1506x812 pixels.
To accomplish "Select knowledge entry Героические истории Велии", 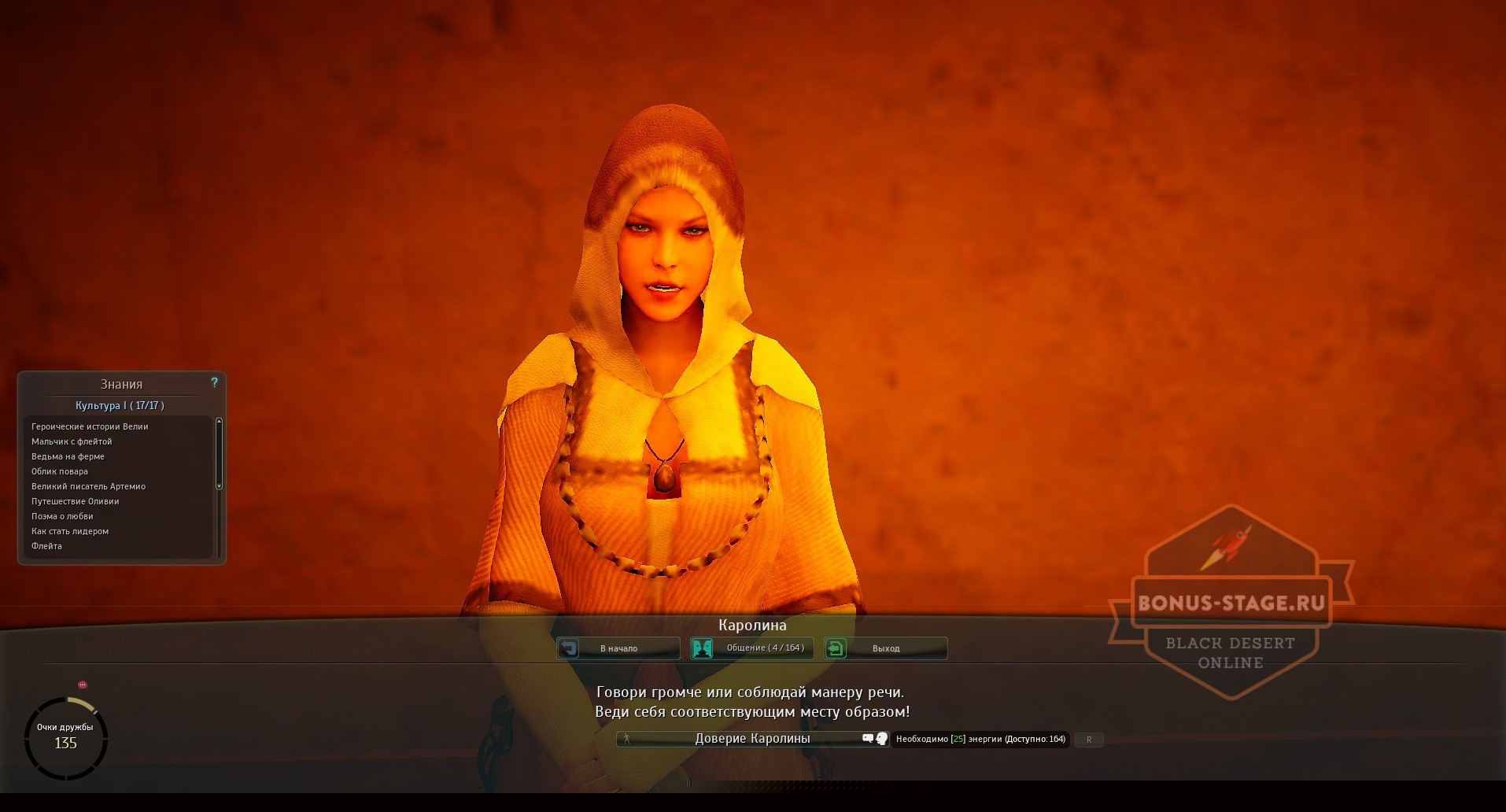I will pyautogui.click(x=89, y=426).
